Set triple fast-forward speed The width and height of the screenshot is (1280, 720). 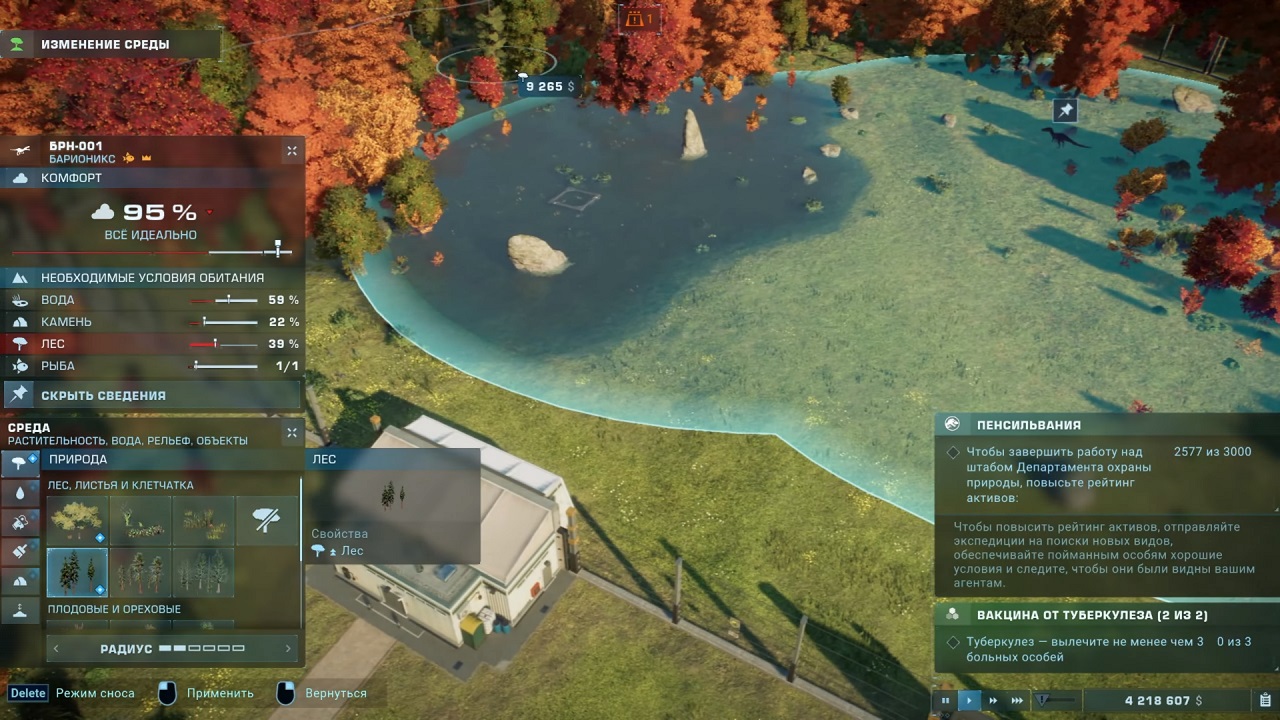1017,701
